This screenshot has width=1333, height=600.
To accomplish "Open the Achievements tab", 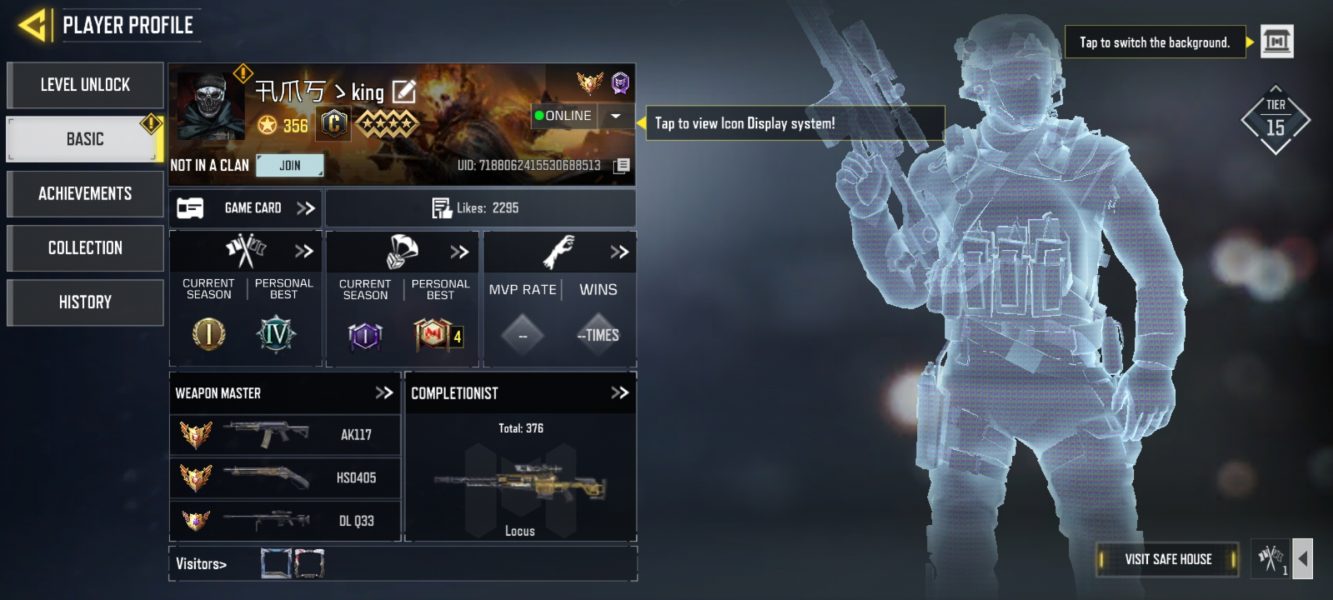I will tap(85, 193).
